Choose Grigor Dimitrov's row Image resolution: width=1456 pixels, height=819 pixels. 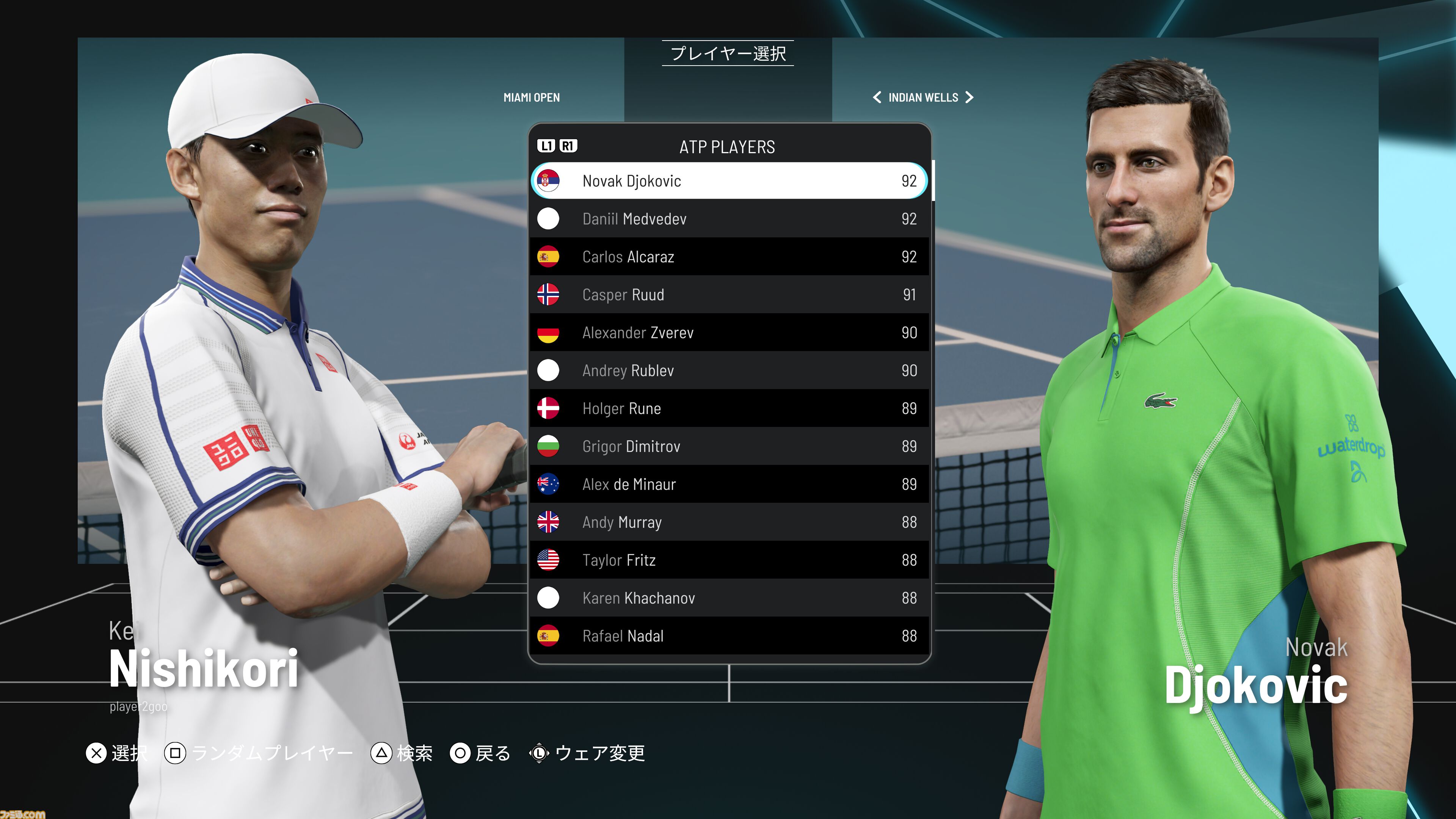click(x=728, y=446)
